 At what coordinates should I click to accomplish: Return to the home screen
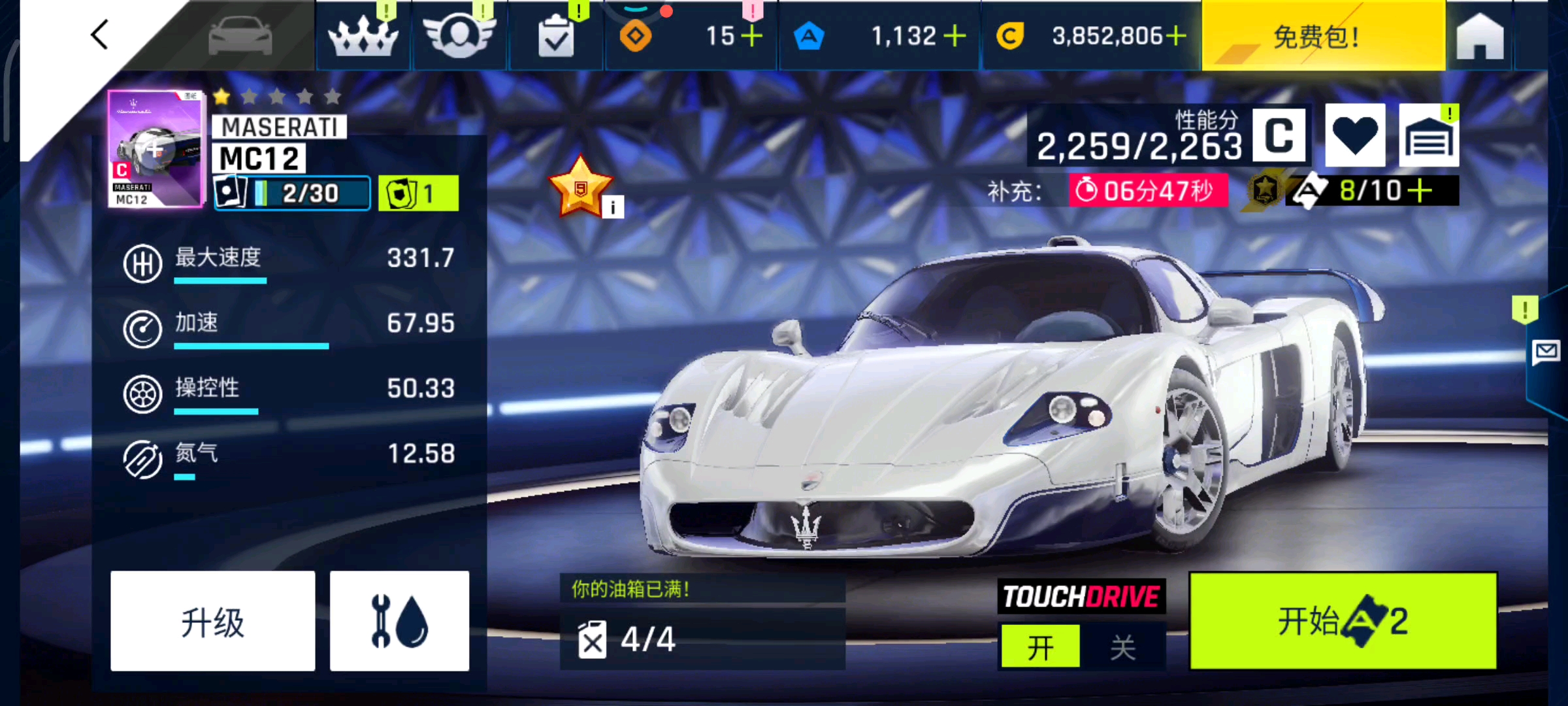1480,37
